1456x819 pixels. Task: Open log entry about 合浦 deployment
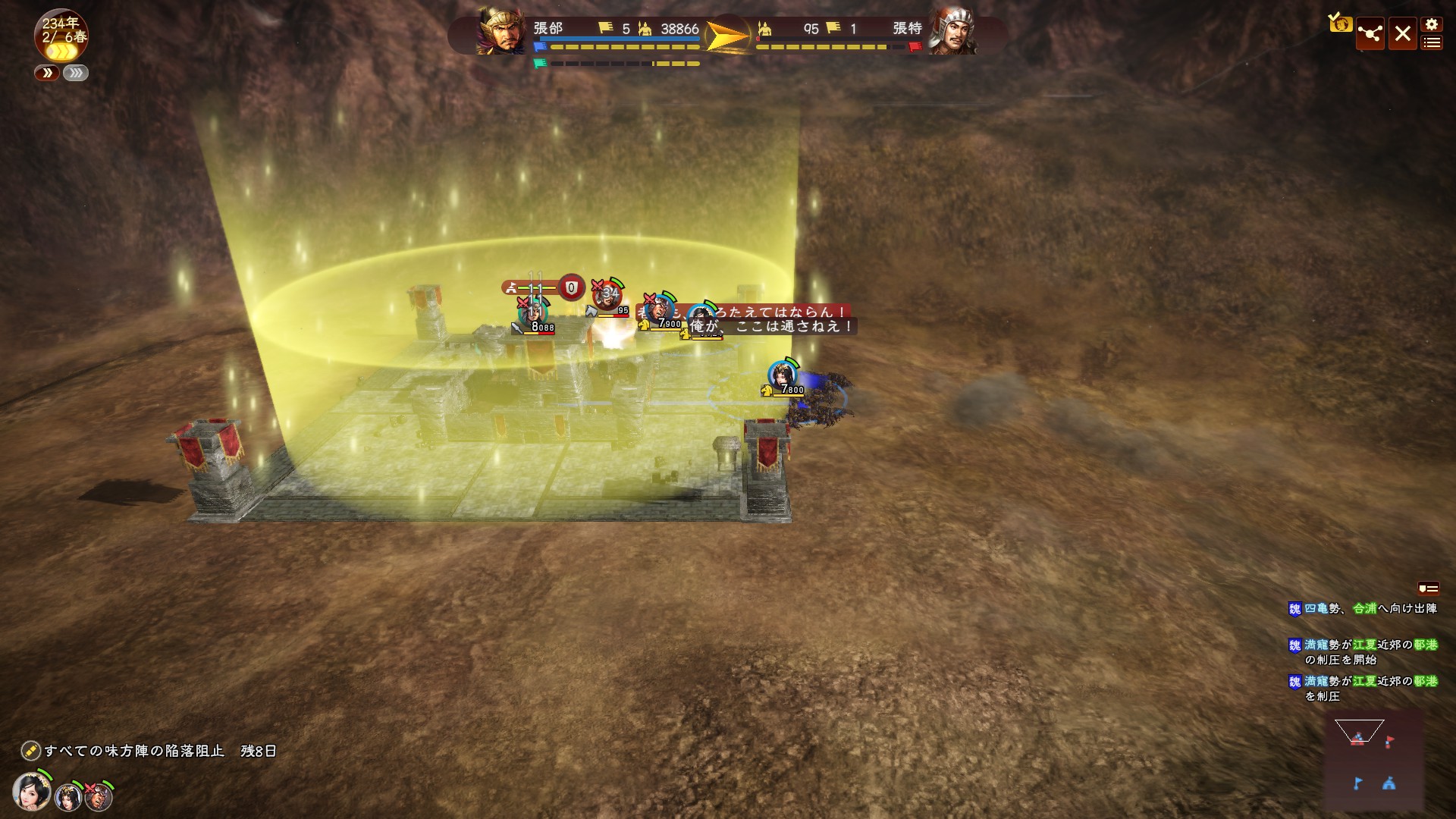pos(1363,608)
